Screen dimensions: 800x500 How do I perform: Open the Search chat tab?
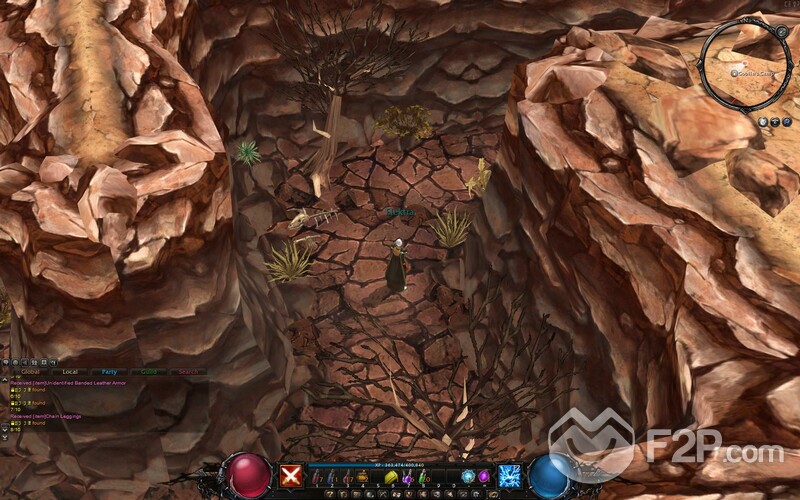187,372
